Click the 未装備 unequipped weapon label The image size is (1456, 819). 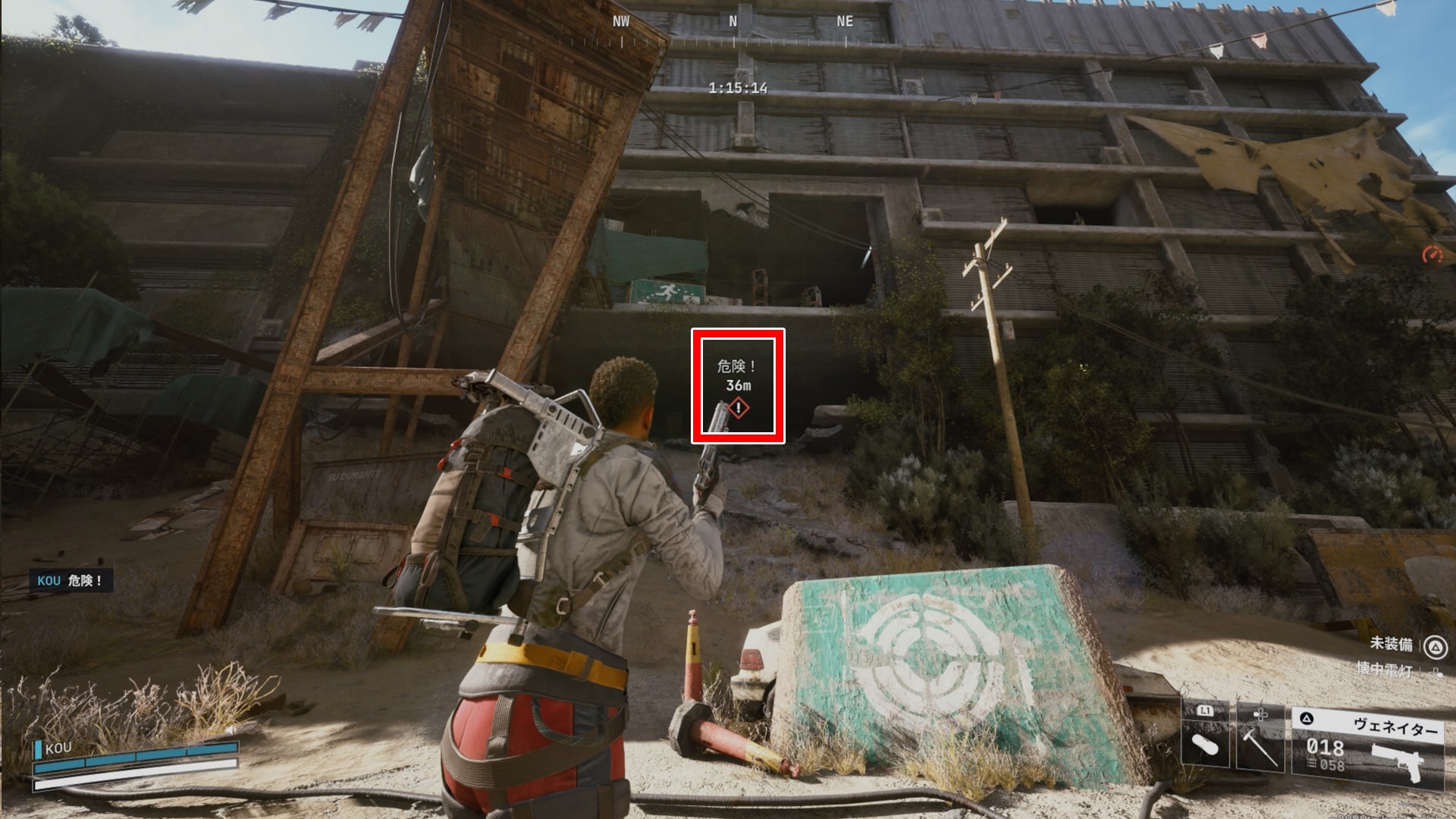pyautogui.click(x=1391, y=644)
